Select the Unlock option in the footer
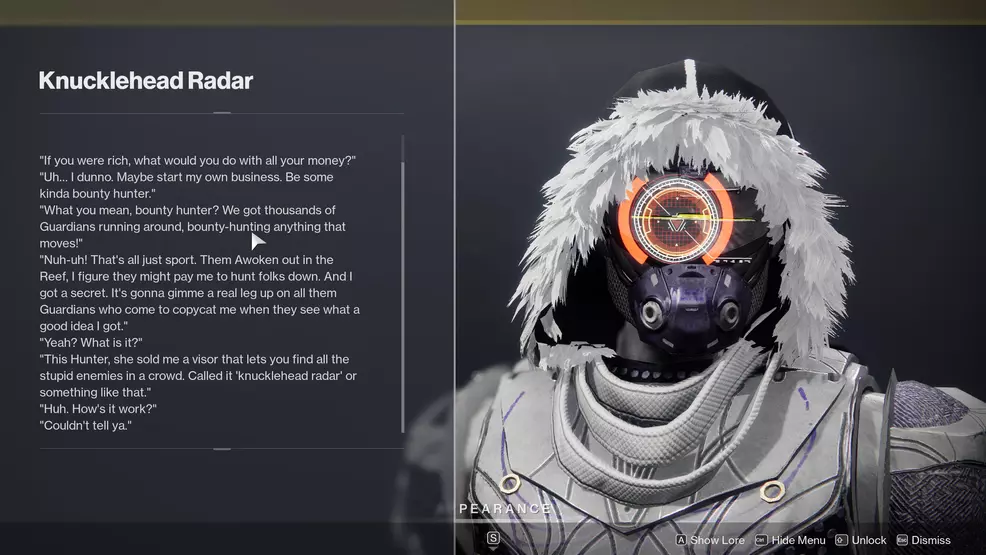 (861, 540)
